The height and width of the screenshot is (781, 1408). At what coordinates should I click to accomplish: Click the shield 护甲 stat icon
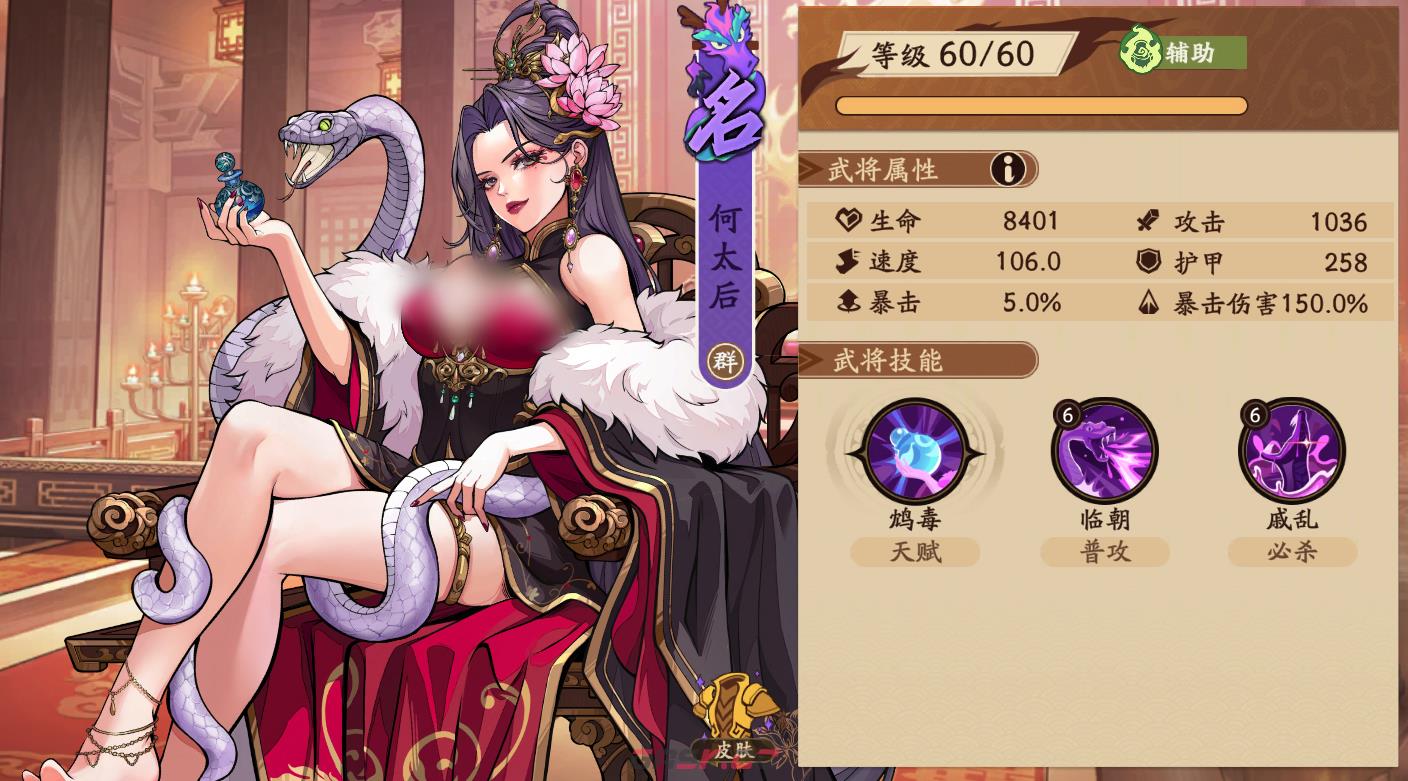coord(1146,262)
